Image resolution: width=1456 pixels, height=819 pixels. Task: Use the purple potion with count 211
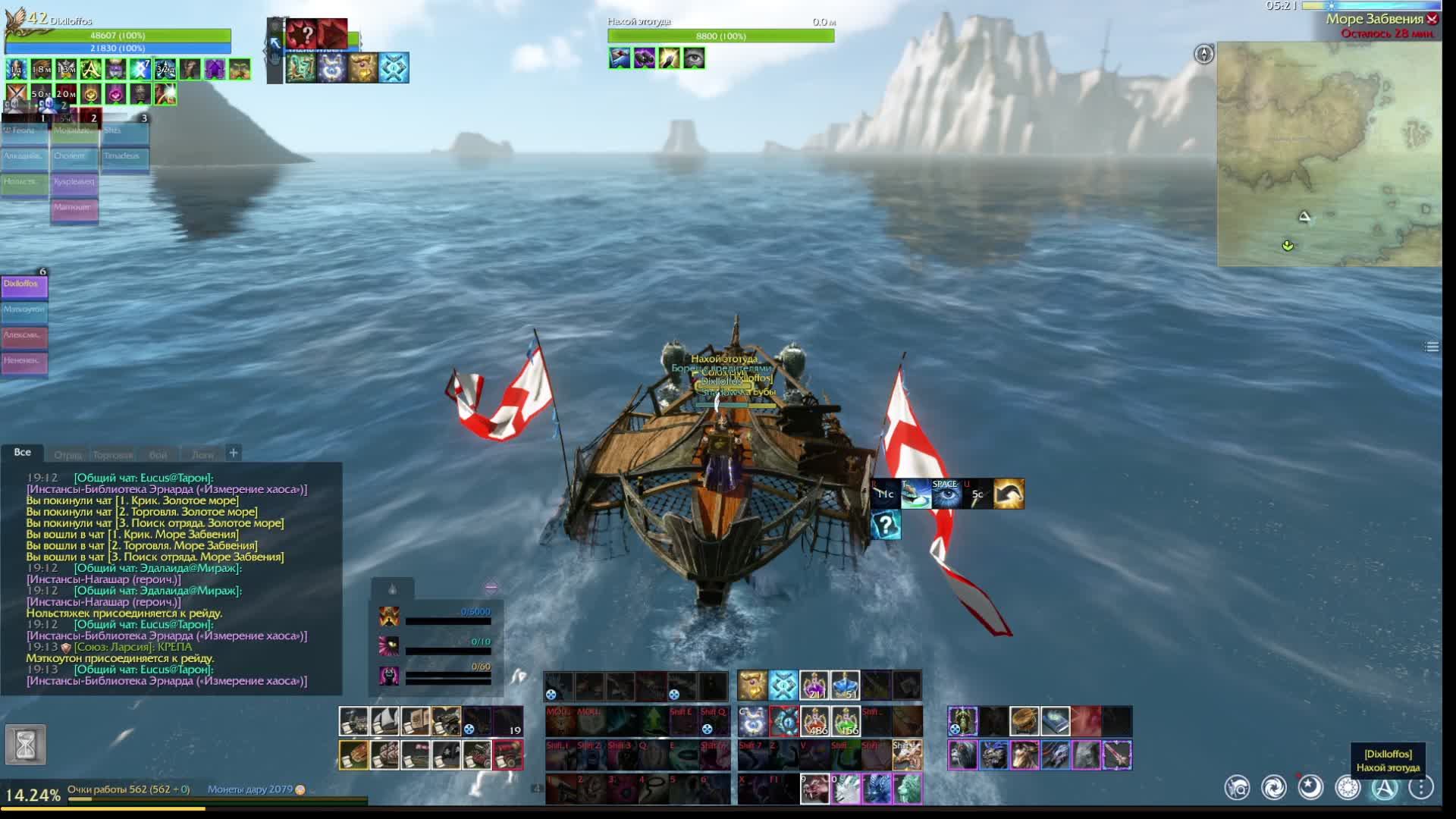814,685
